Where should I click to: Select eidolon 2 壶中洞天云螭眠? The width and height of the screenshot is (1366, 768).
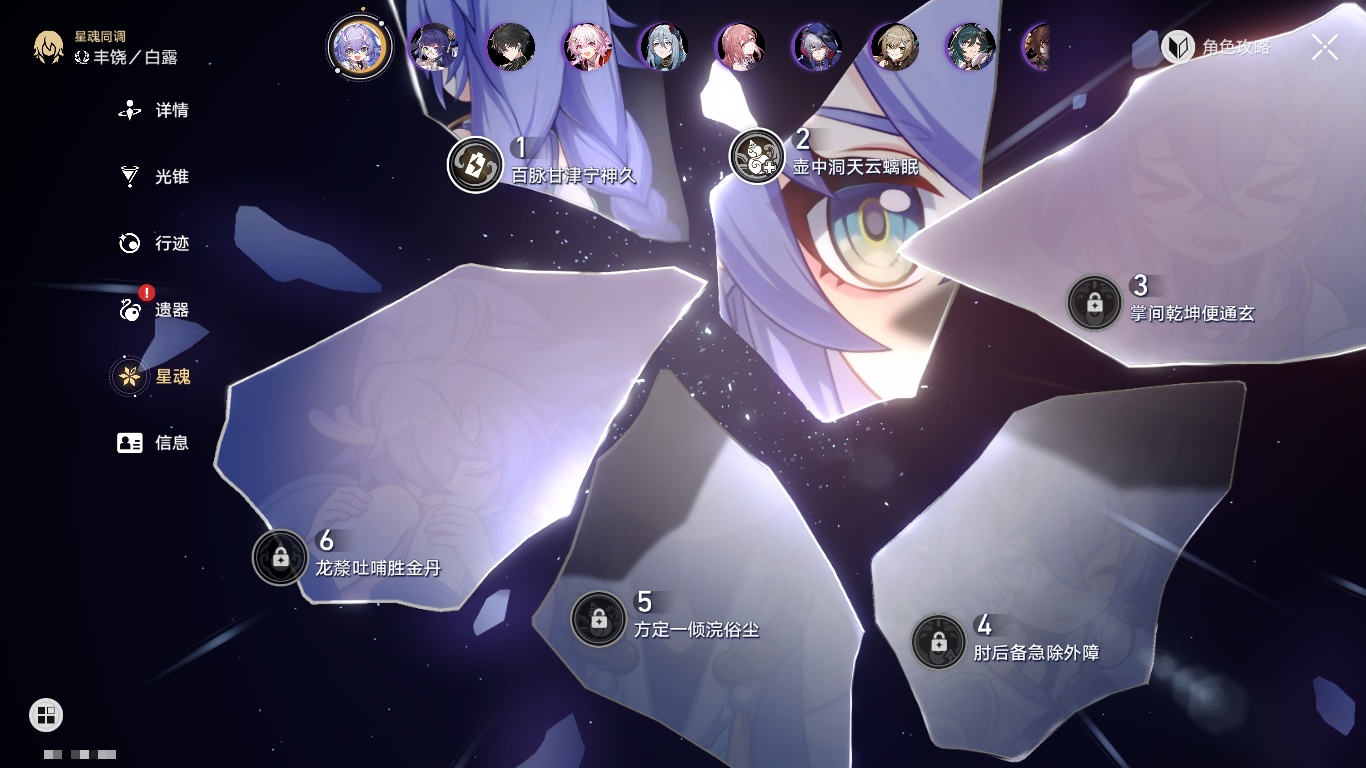(757, 156)
